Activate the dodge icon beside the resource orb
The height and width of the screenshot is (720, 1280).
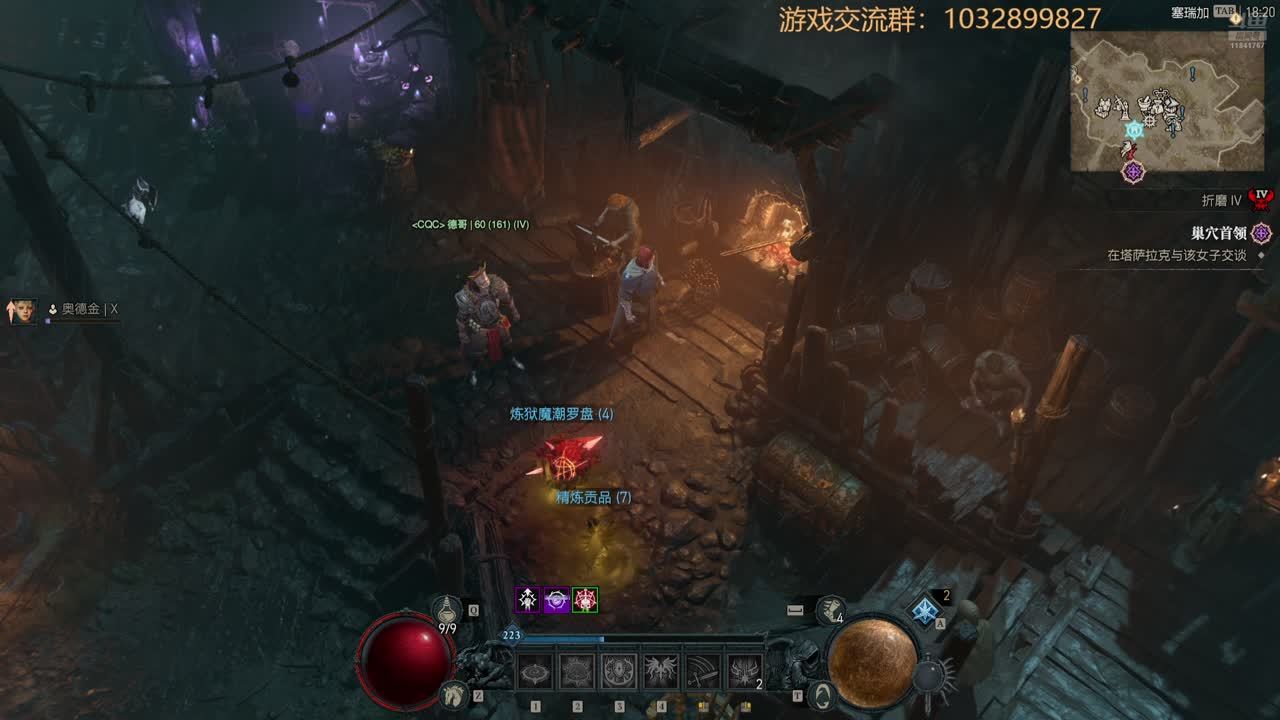coord(822,693)
